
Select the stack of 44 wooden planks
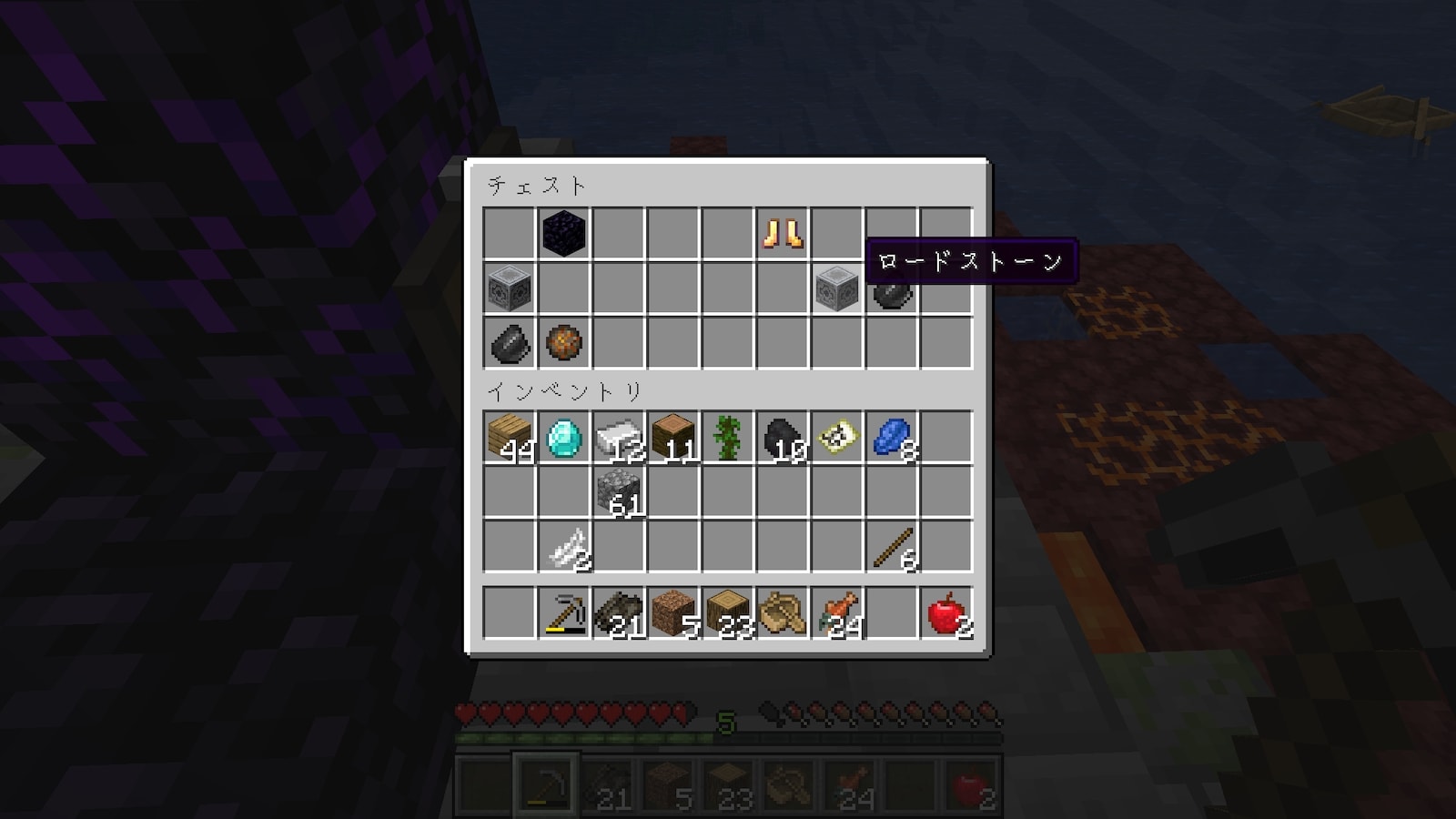[509, 438]
